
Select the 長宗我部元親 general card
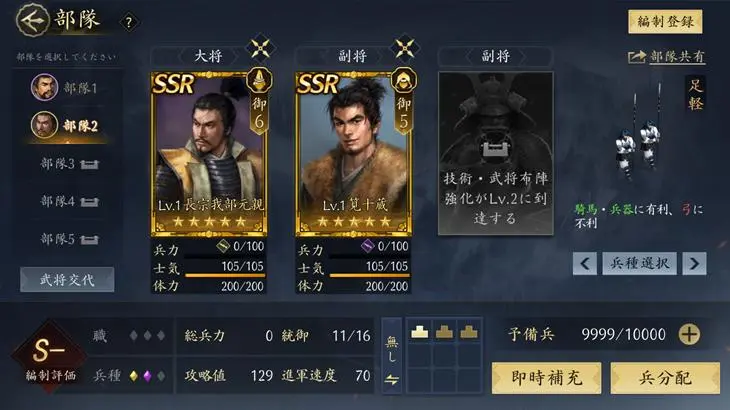coord(209,150)
